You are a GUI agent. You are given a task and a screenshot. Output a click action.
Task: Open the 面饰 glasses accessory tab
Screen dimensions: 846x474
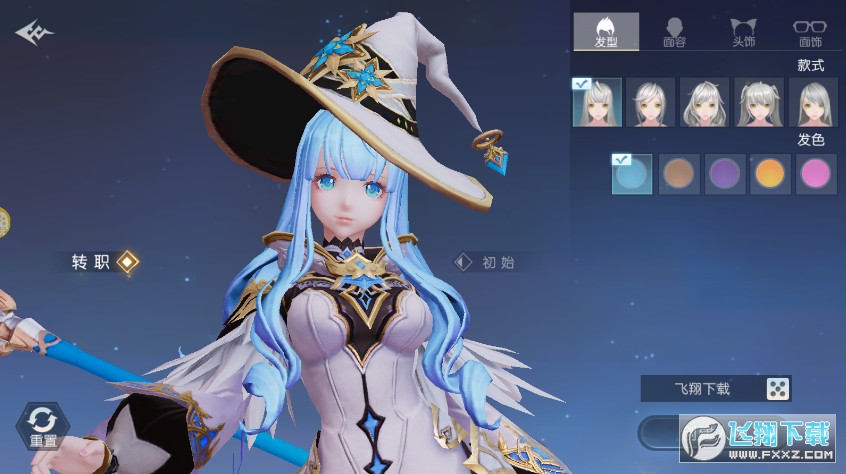(809, 32)
